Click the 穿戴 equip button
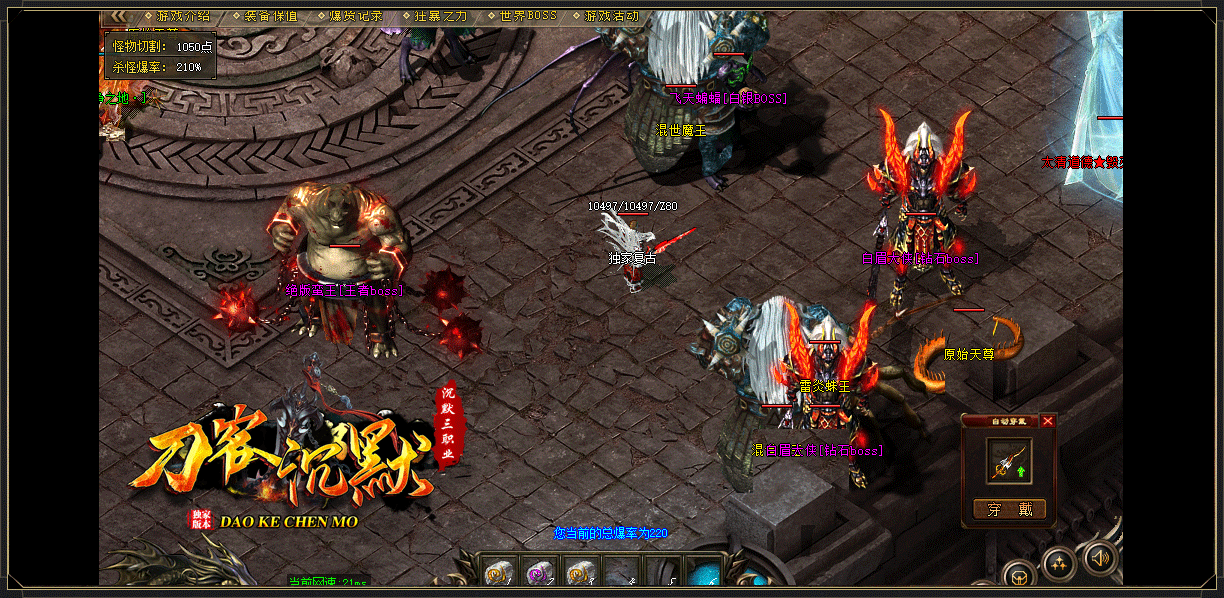 click(x=1009, y=509)
